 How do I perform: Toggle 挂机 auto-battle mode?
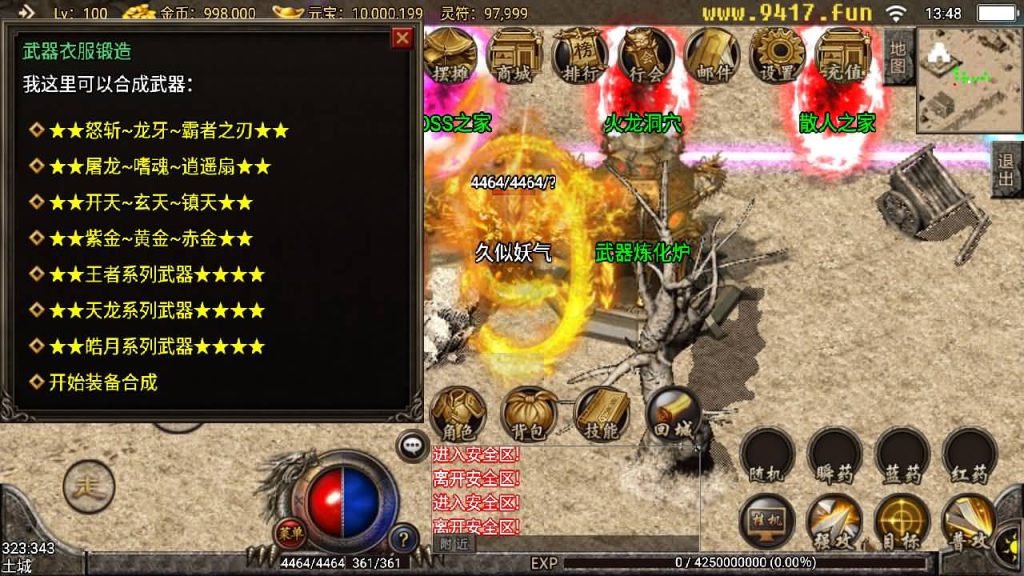pos(768,522)
